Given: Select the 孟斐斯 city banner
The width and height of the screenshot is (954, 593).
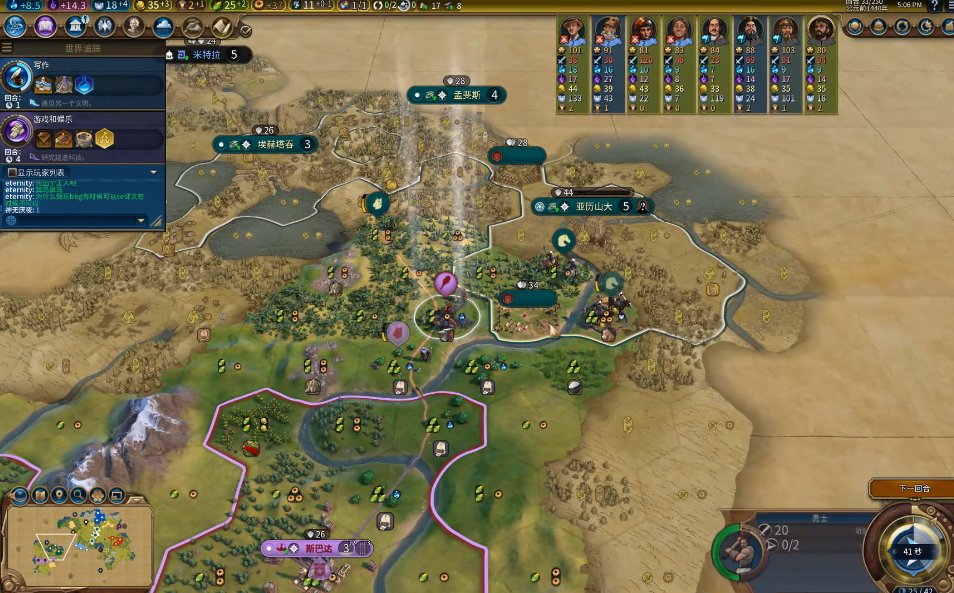Looking at the screenshot, I should pyautogui.click(x=460, y=95).
